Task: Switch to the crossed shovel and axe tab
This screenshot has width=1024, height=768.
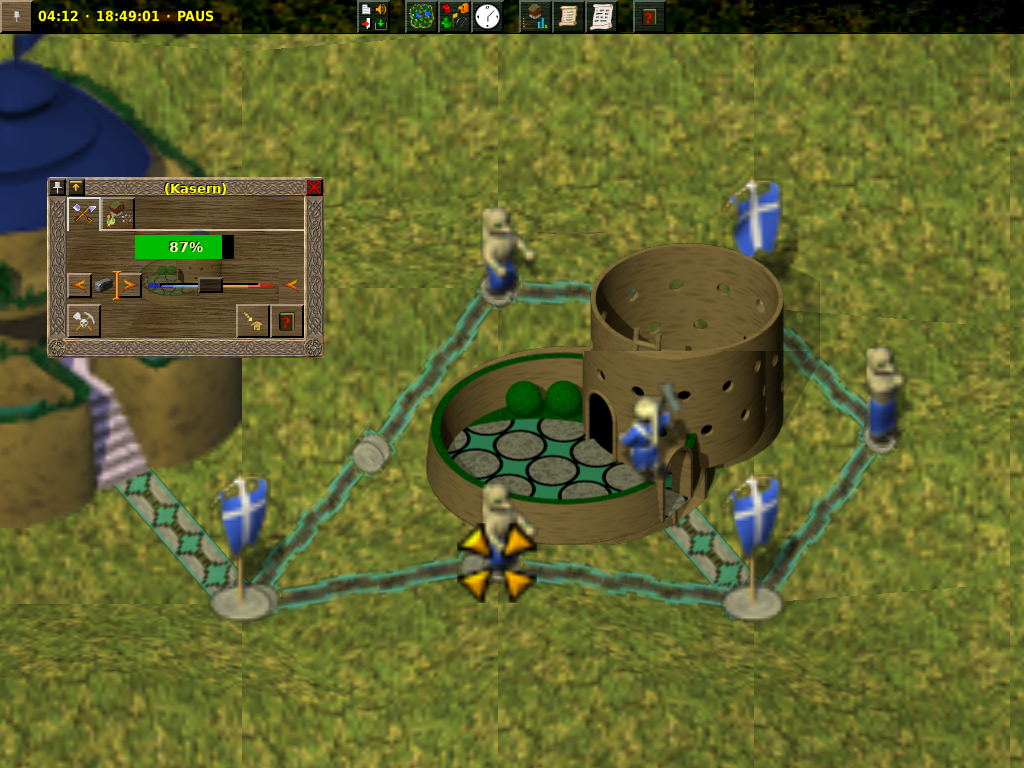Action: [x=84, y=213]
